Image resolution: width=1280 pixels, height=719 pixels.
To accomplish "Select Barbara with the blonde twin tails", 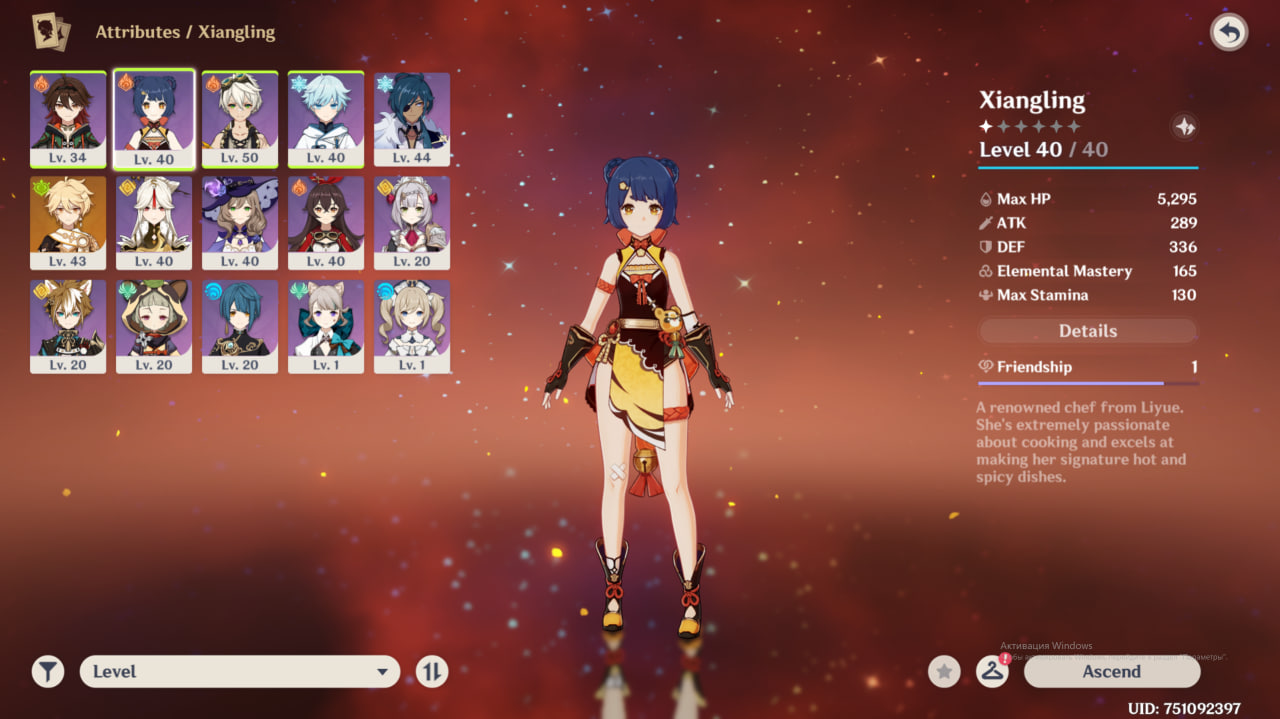I will point(412,326).
